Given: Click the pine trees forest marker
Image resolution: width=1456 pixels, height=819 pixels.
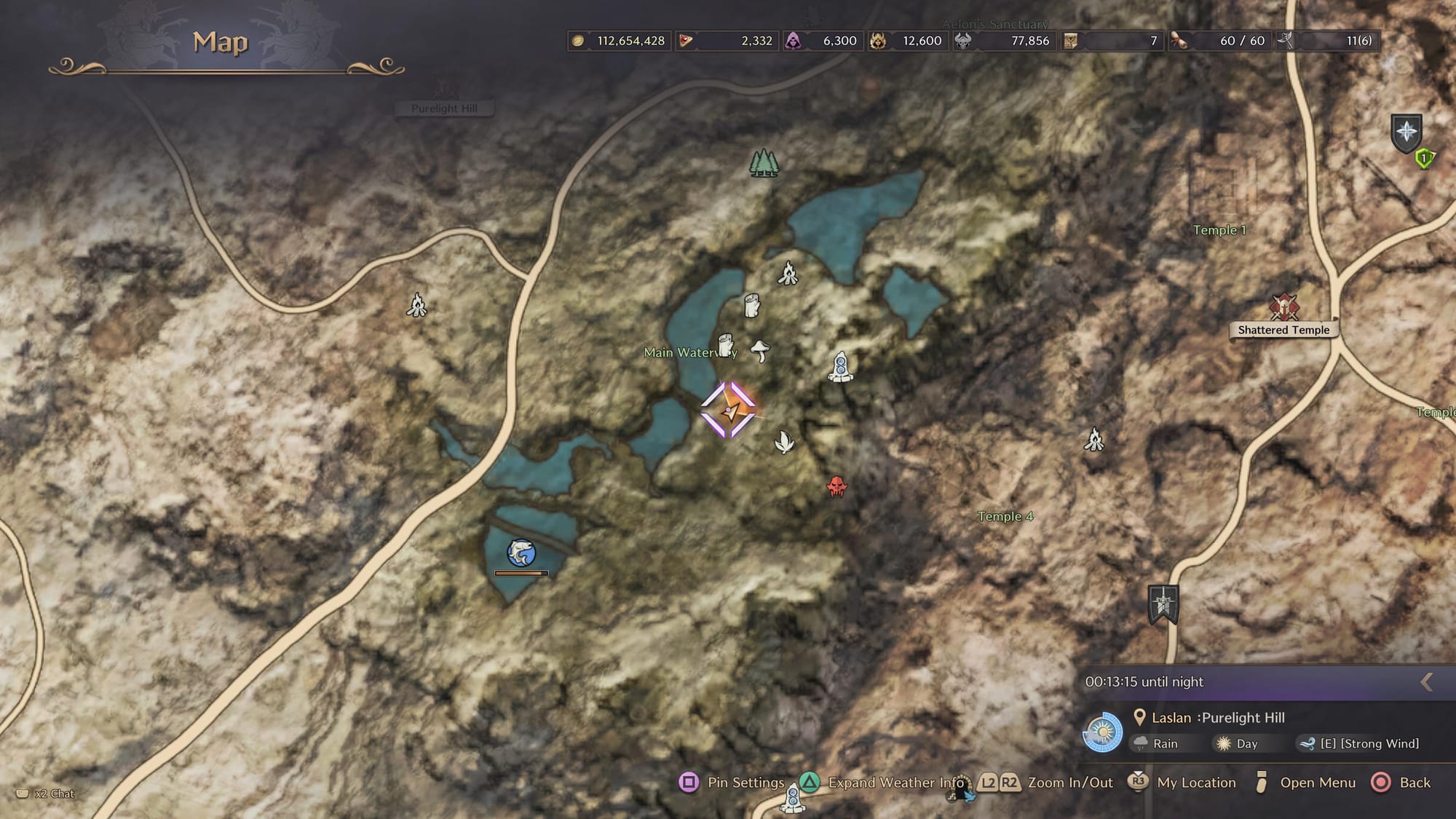Looking at the screenshot, I should click(764, 163).
